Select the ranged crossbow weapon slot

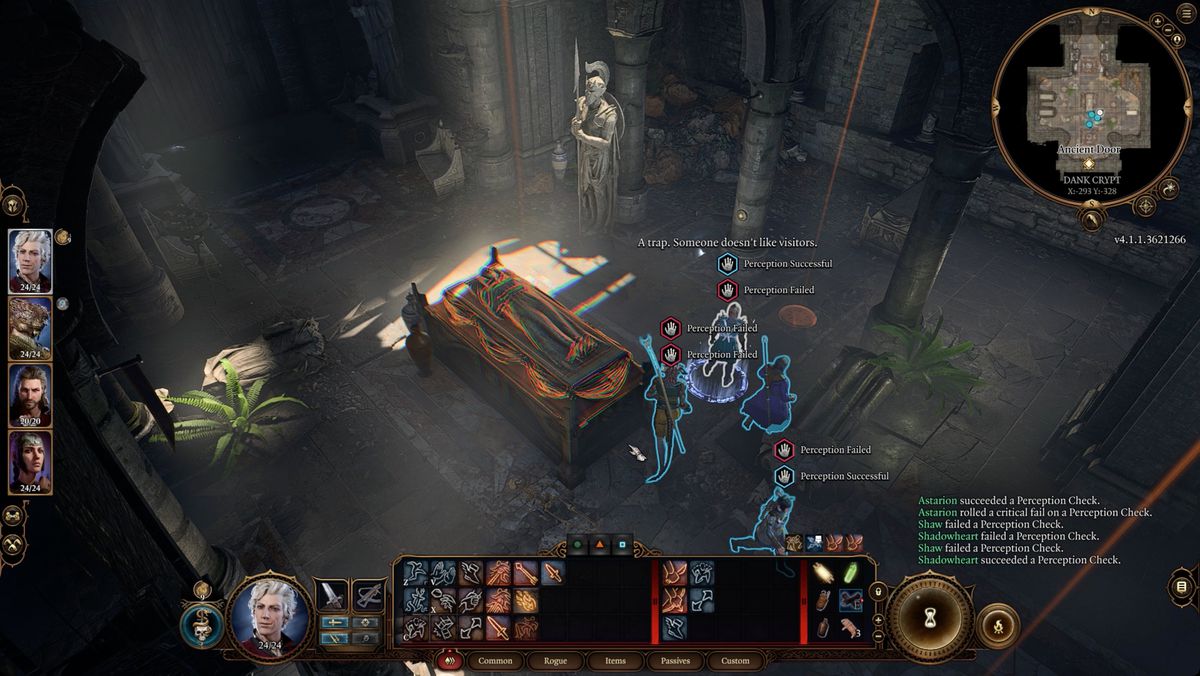370,596
